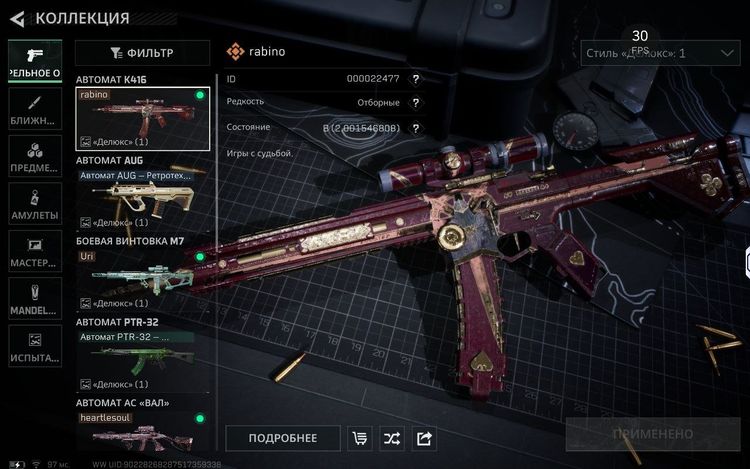Open the Mandel tab
The height and width of the screenshot is (469, 750).
(35, 298)
